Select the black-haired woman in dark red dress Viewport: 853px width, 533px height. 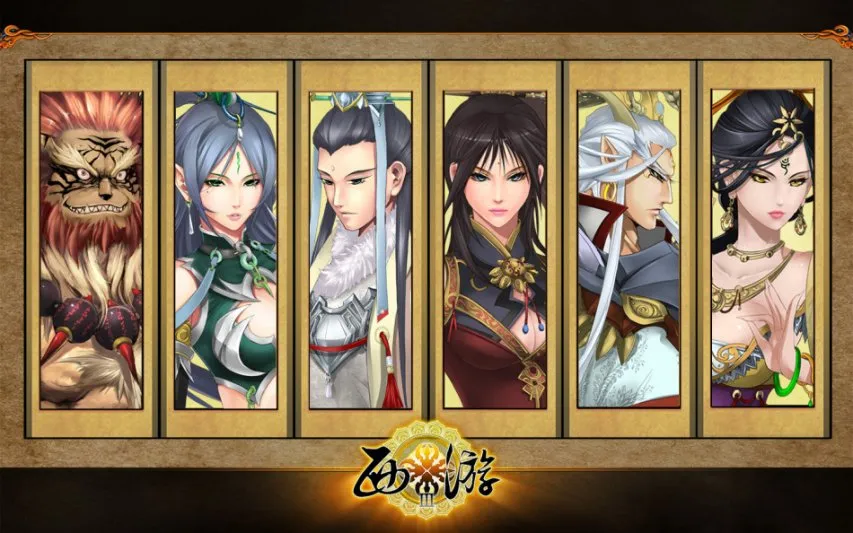495,250
